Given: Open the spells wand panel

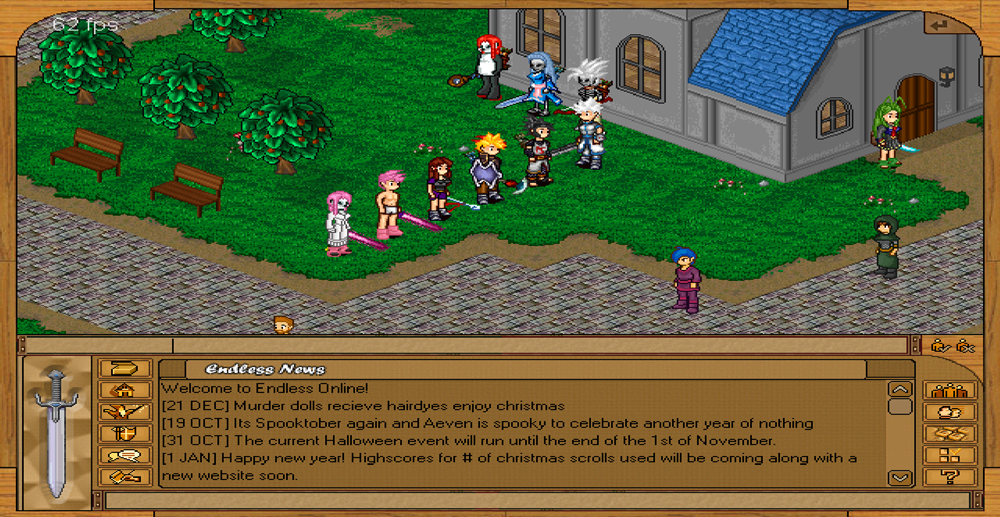Looking at the screenshot, I should point(125,412).
